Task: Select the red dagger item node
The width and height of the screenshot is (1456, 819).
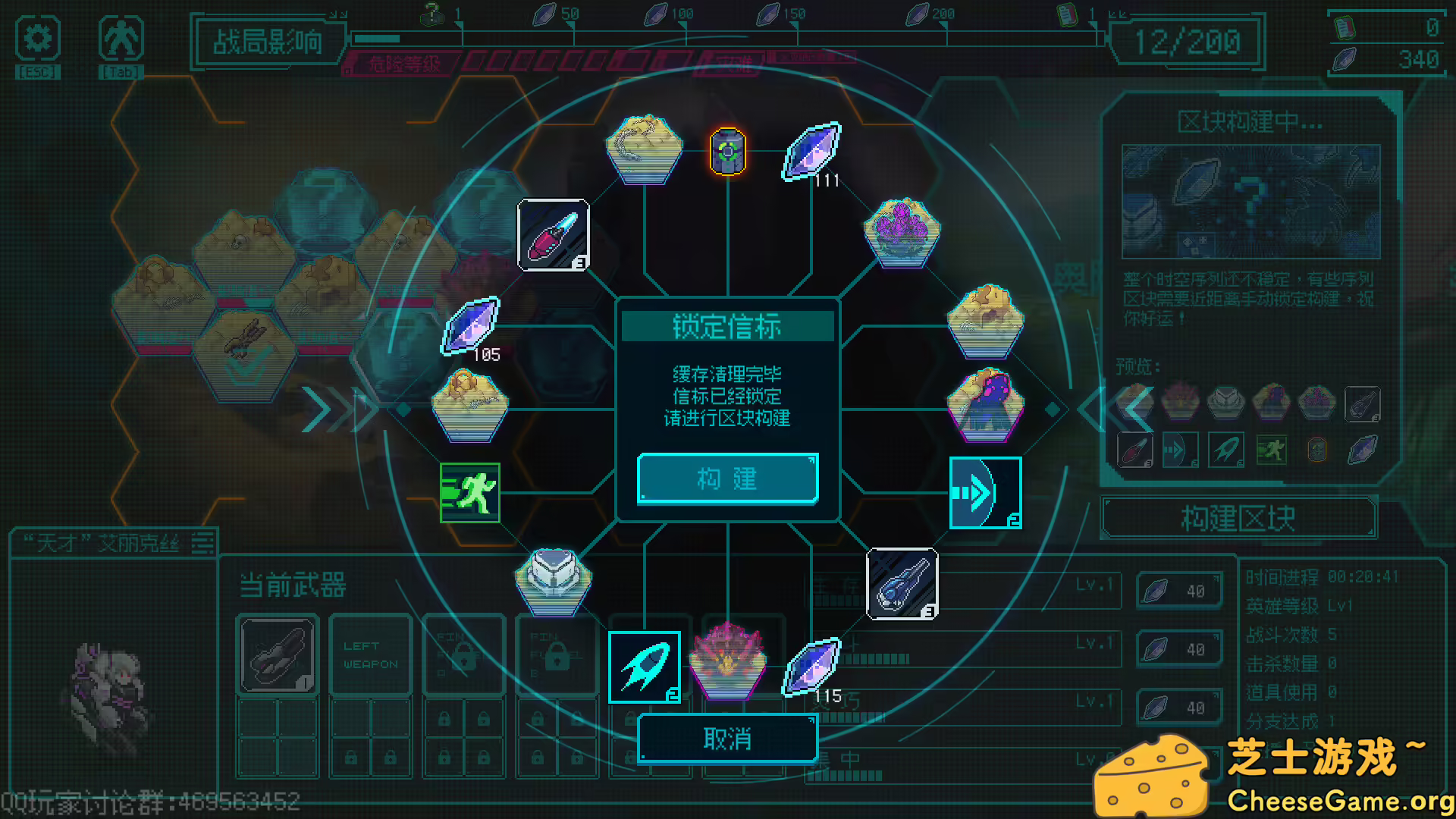Action: tap(554, 237)
